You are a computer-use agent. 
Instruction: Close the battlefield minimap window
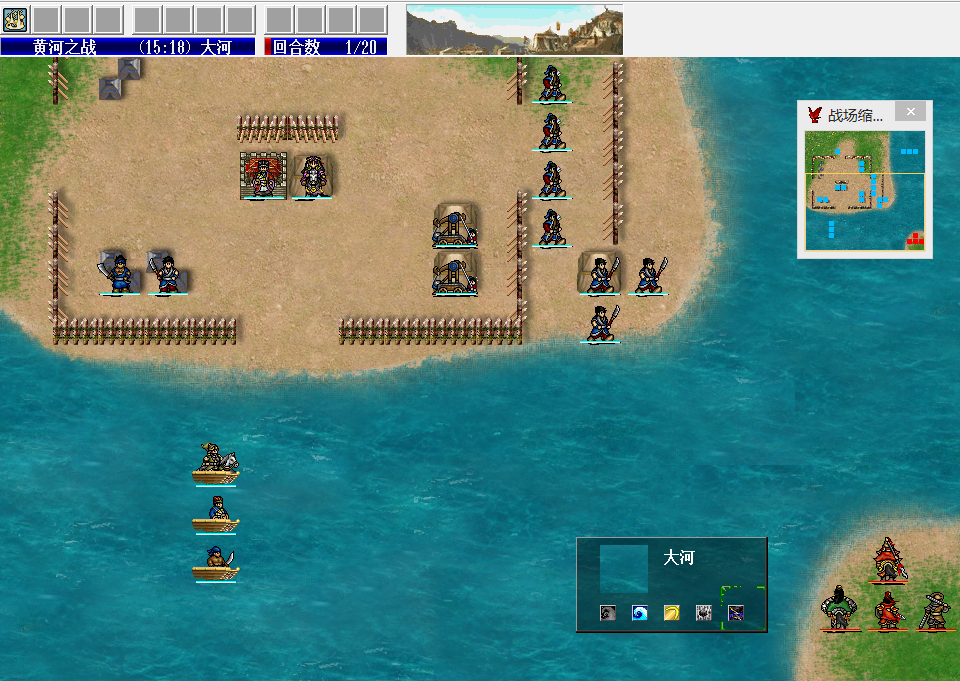910,113
